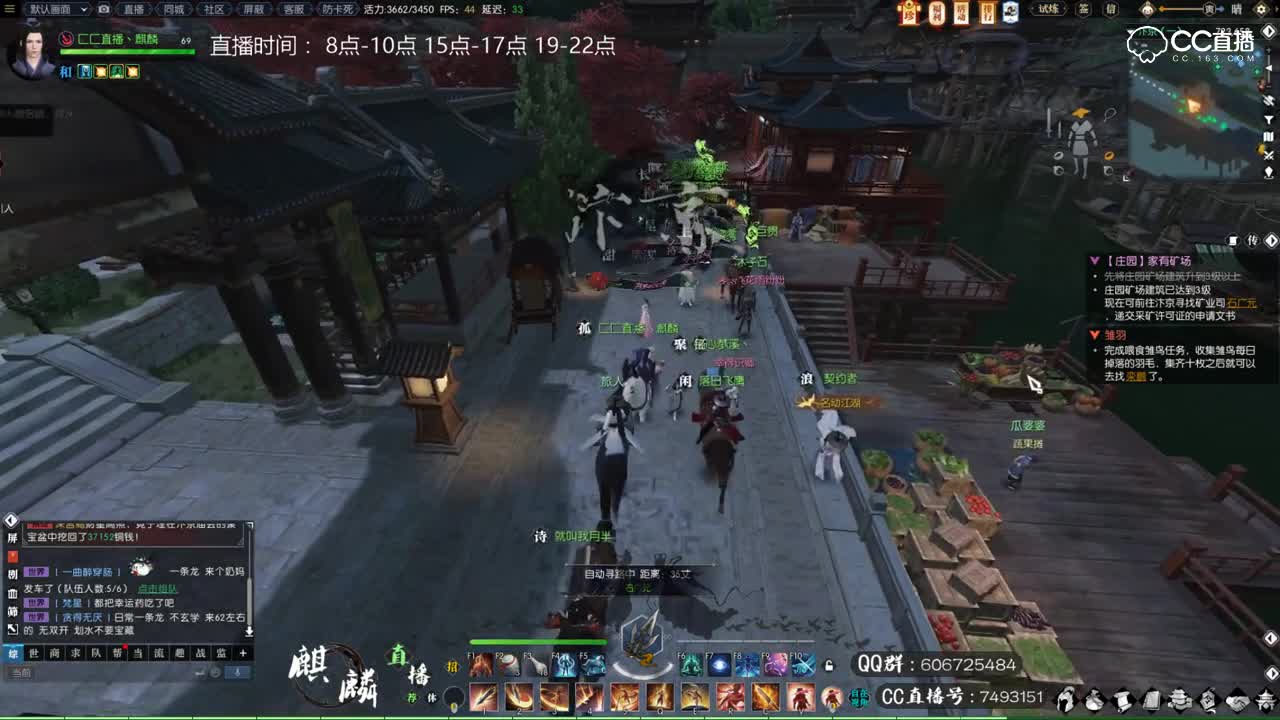Viewport: 1280px width, 720px height.
Task: Click the camera screenshot icon in top toolbar
Action: click(102, 10)
